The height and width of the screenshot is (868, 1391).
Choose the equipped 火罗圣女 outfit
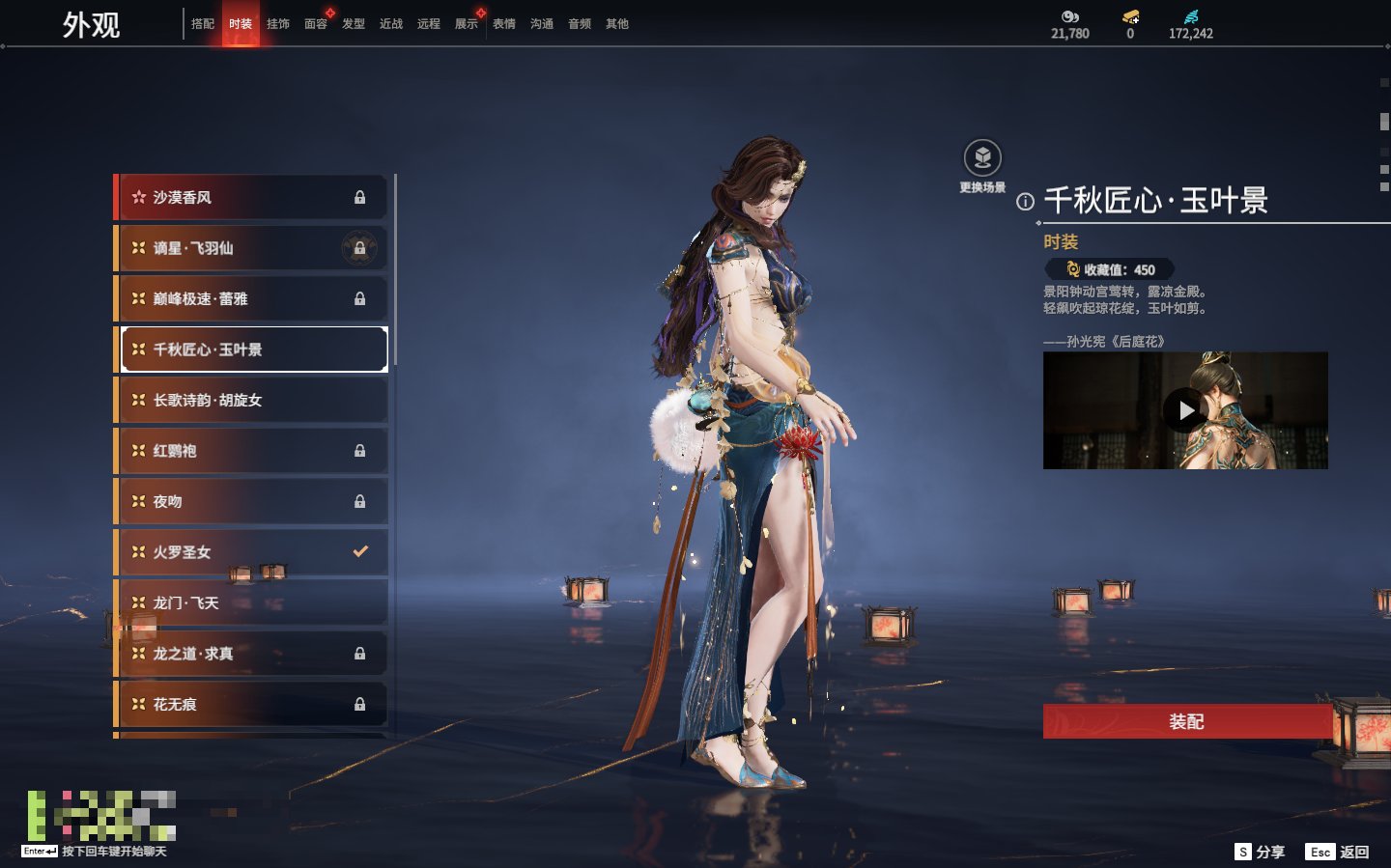(251, 552)
